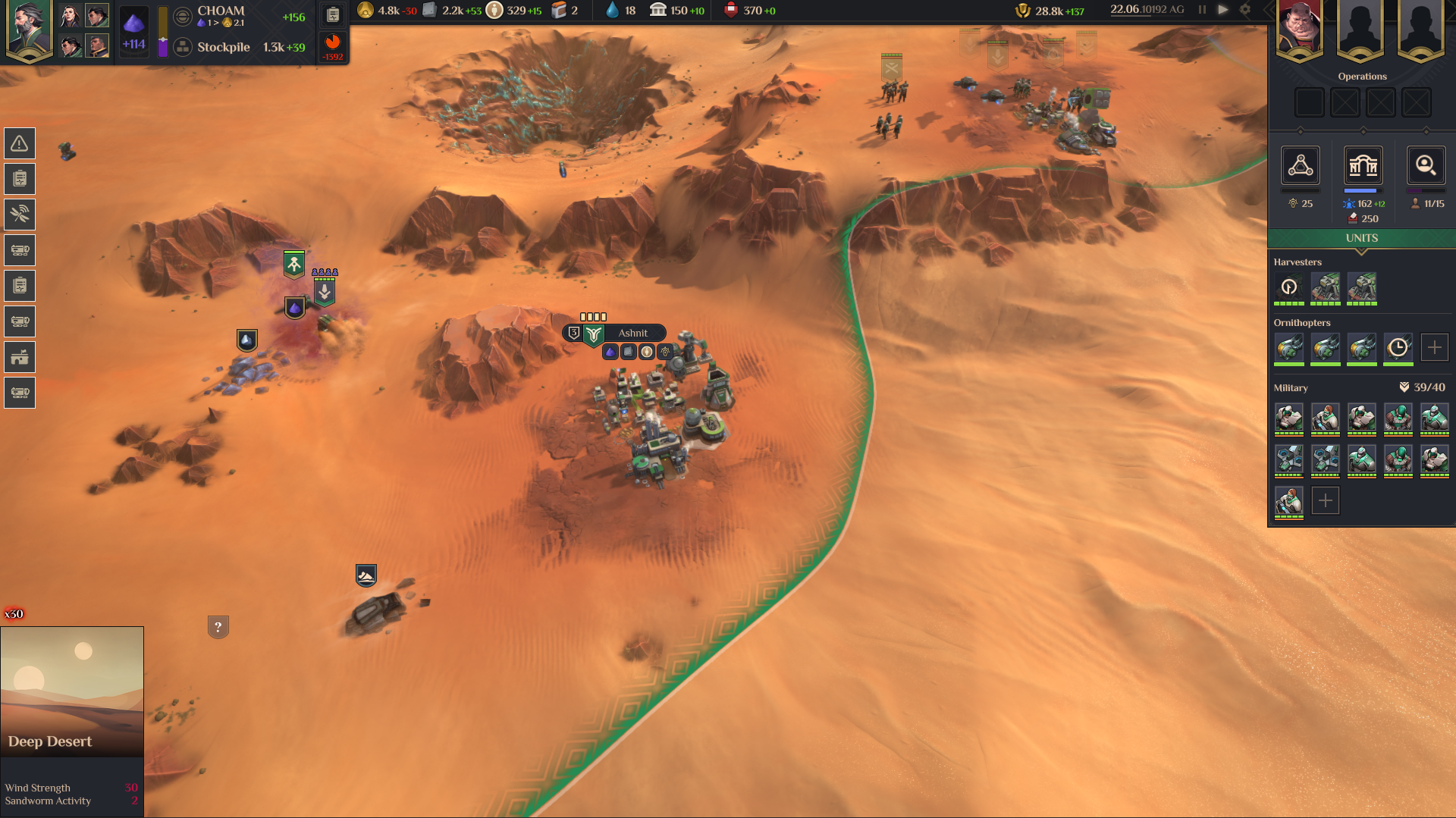The height and width of the screenshot is (818, 1456).
Task: Click the village flag building icon in left sidebar
Action: (x=19, y=356)
